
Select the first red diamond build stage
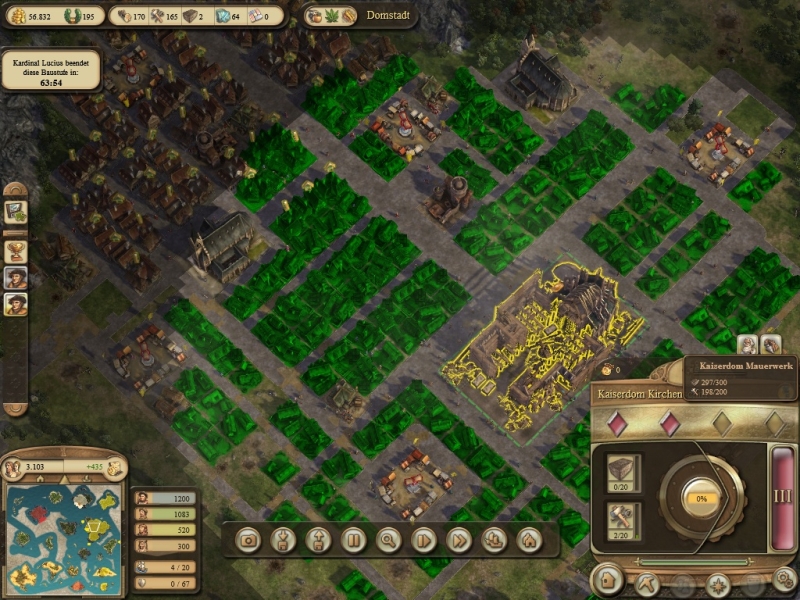[x=619, y=423]
